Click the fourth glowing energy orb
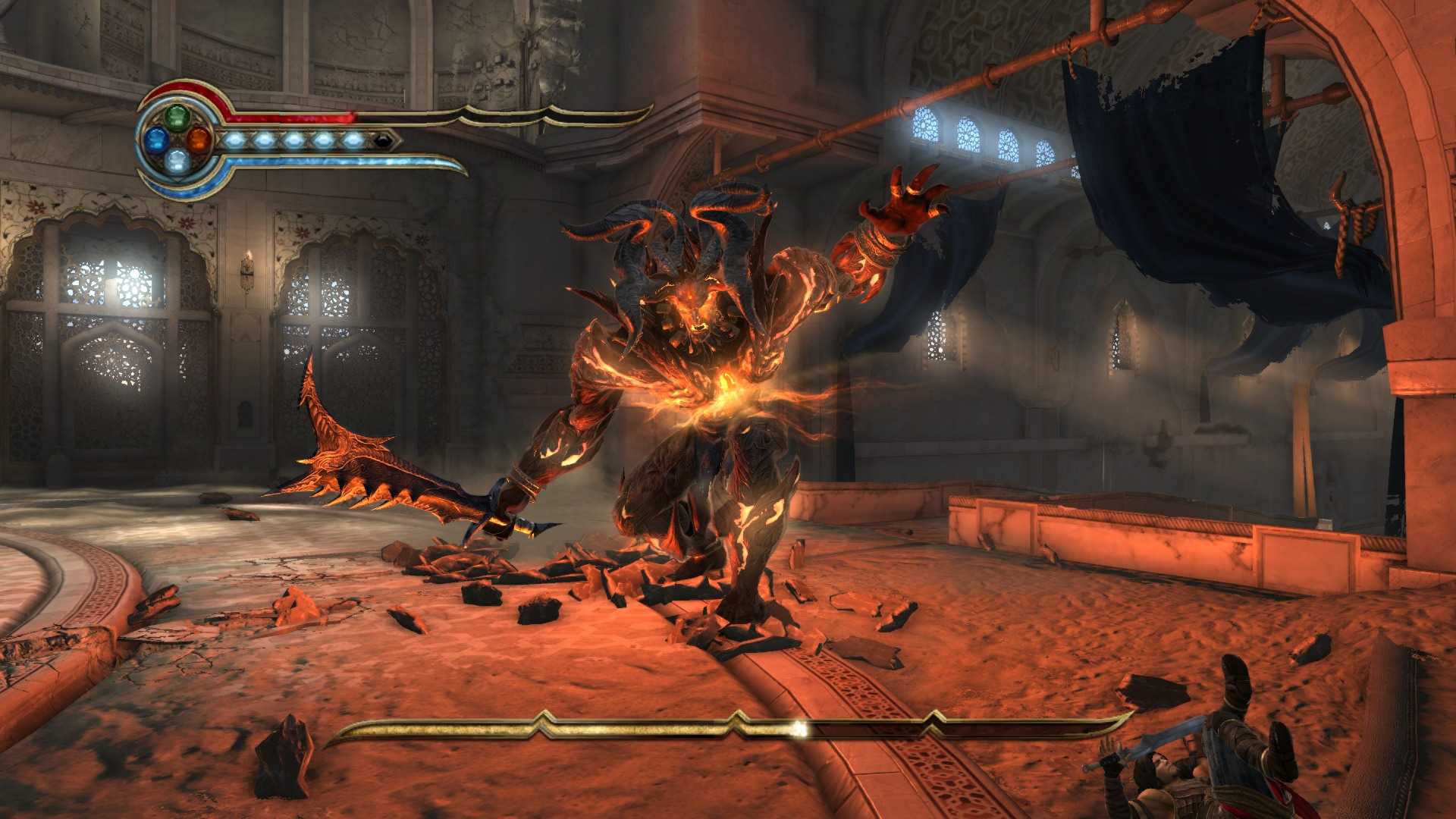The image size is (1456, 819). coord(322,141)
